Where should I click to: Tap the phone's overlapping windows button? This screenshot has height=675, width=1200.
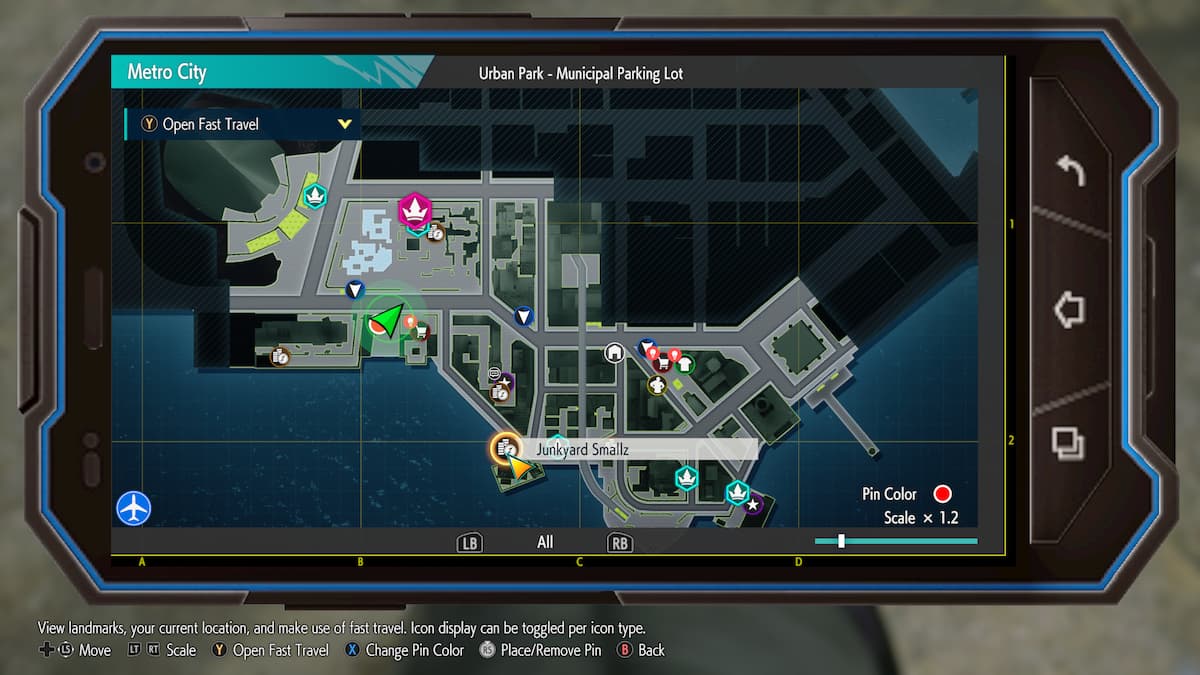click(1069, 441)
